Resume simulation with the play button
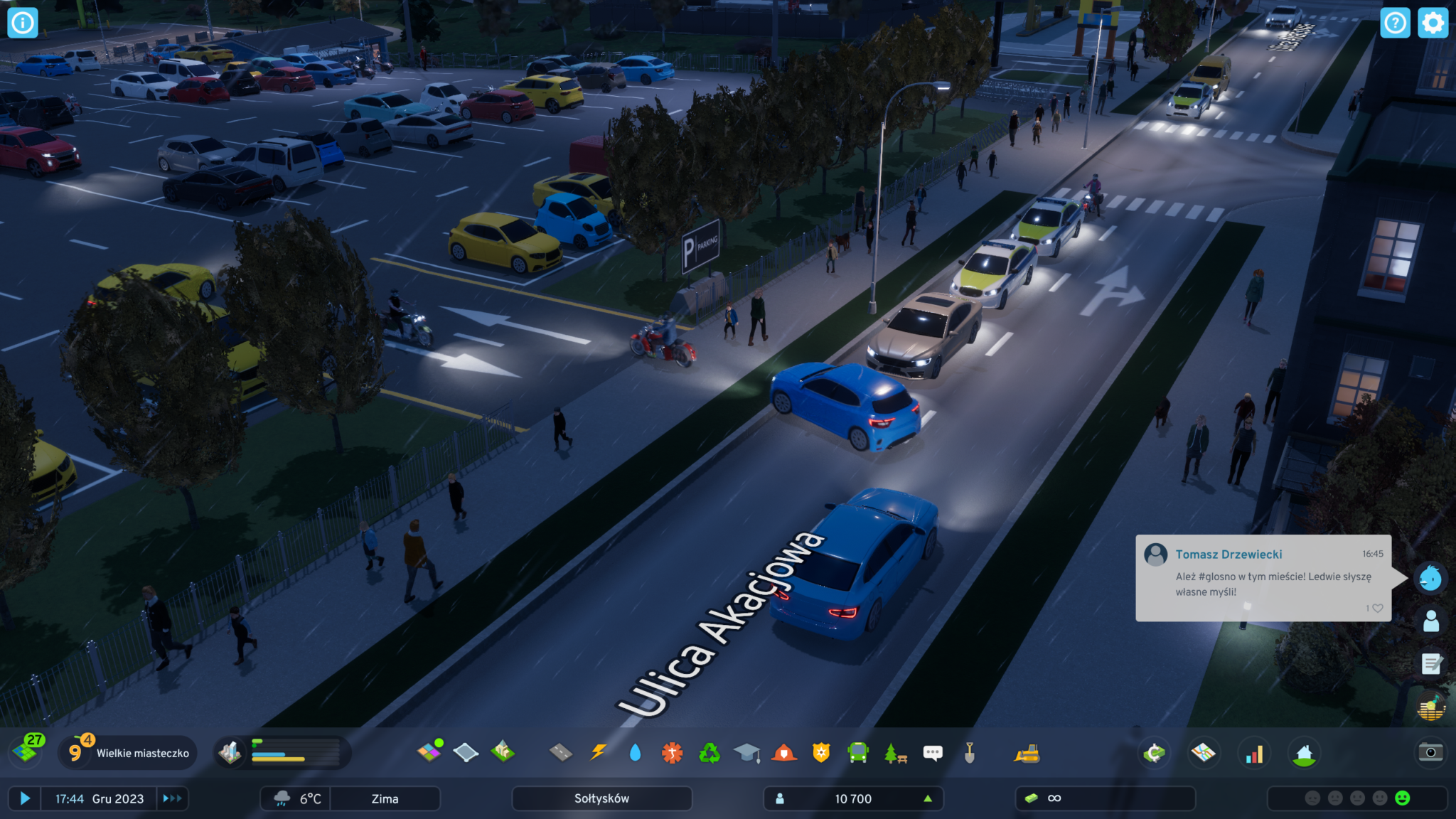Image resolution: width=1456 pixels, height=819 pixels. click(x=25, y=798)
